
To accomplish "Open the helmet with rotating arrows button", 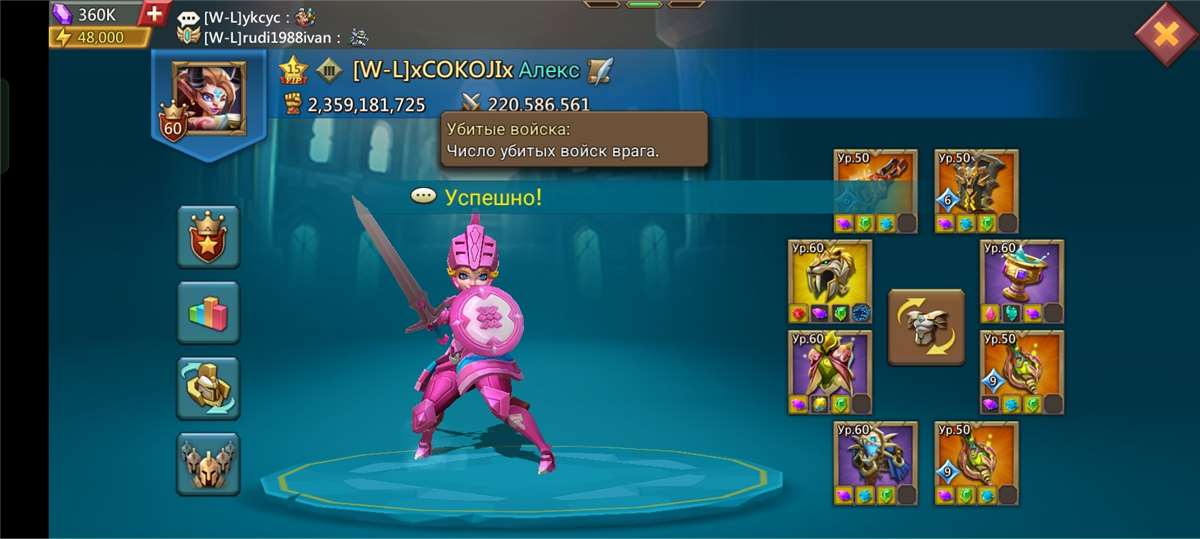I will [x=208, y=387].
